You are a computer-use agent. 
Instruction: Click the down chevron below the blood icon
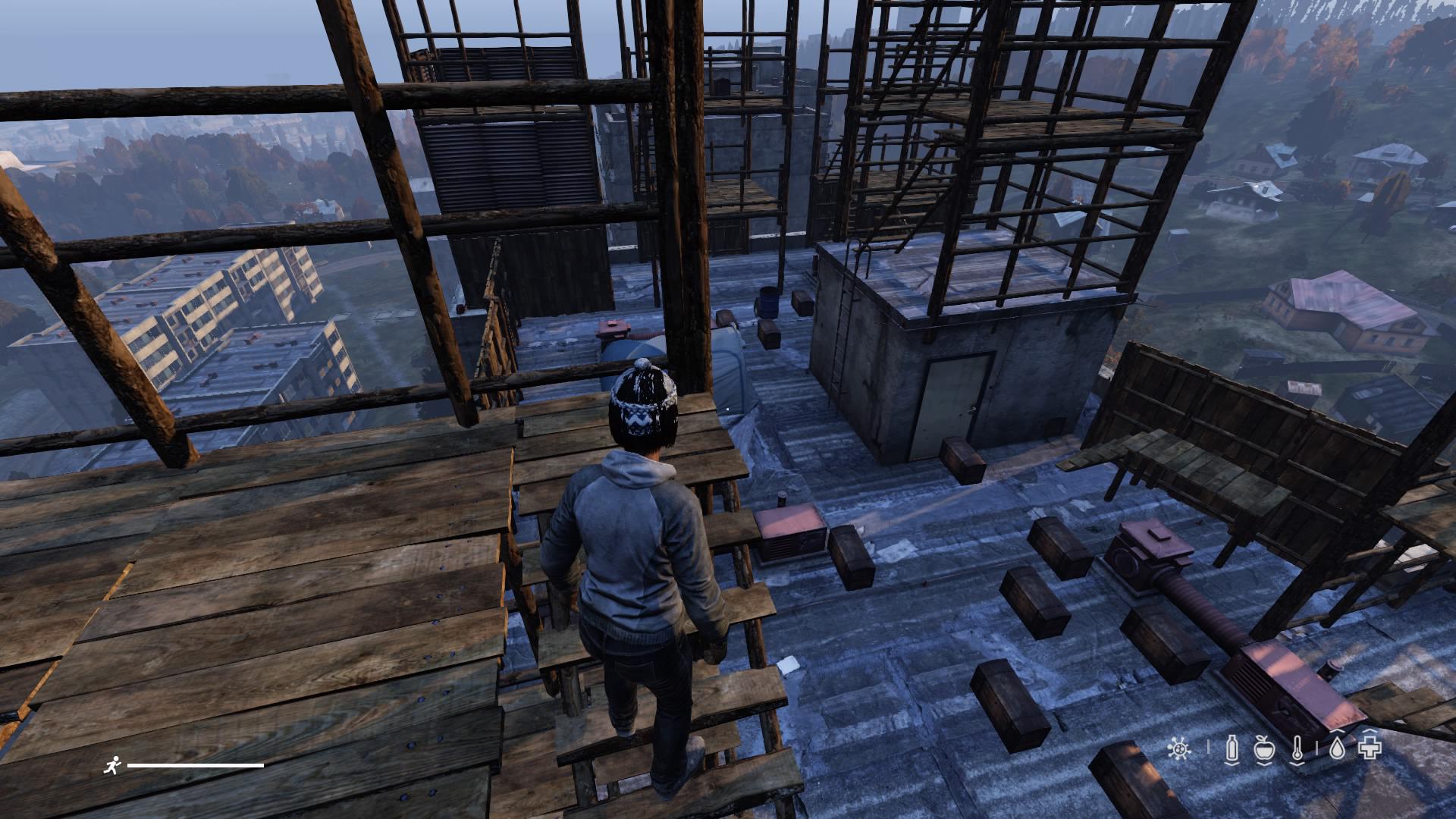1232,764
